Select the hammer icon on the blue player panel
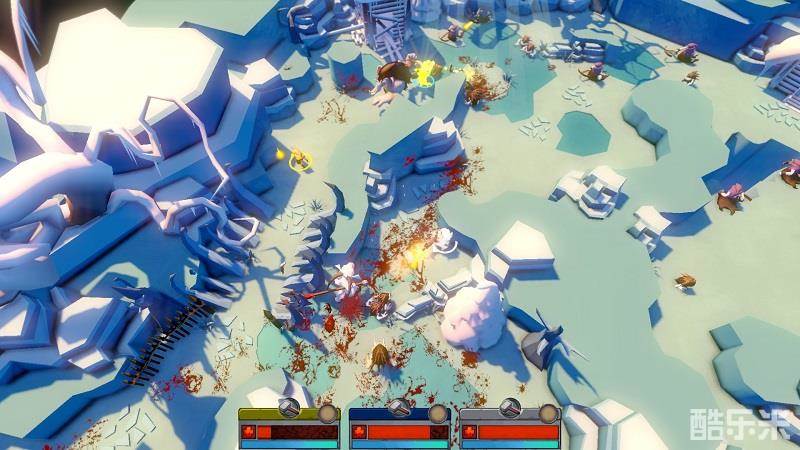This screenshot has width=800, height=450. [399, 408]
